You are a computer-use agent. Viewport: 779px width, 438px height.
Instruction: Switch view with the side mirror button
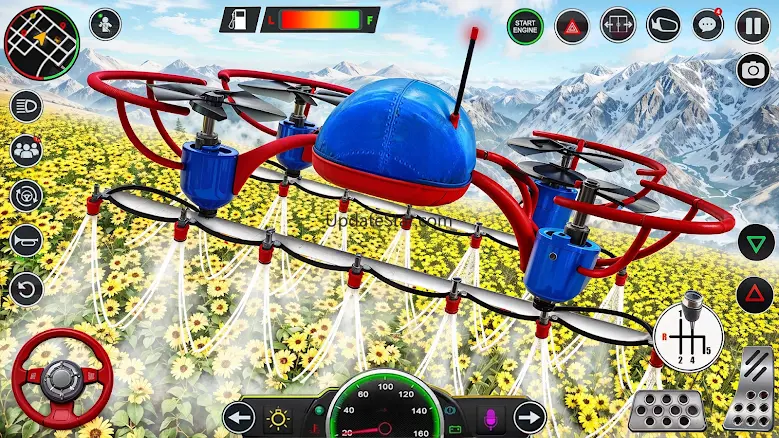pos(663,24)
